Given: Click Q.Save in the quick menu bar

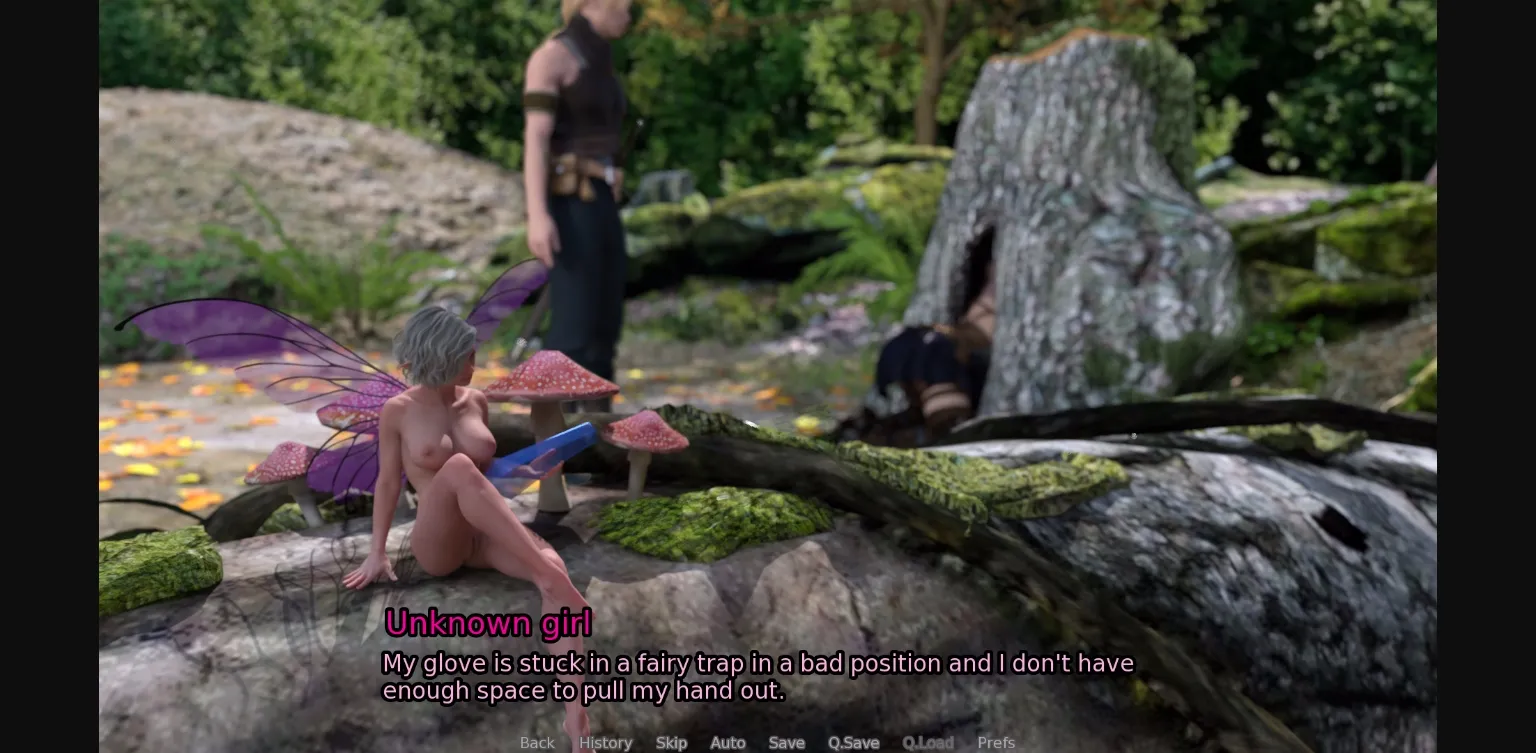Looking at the screenshot, I should tap(853, 742).
